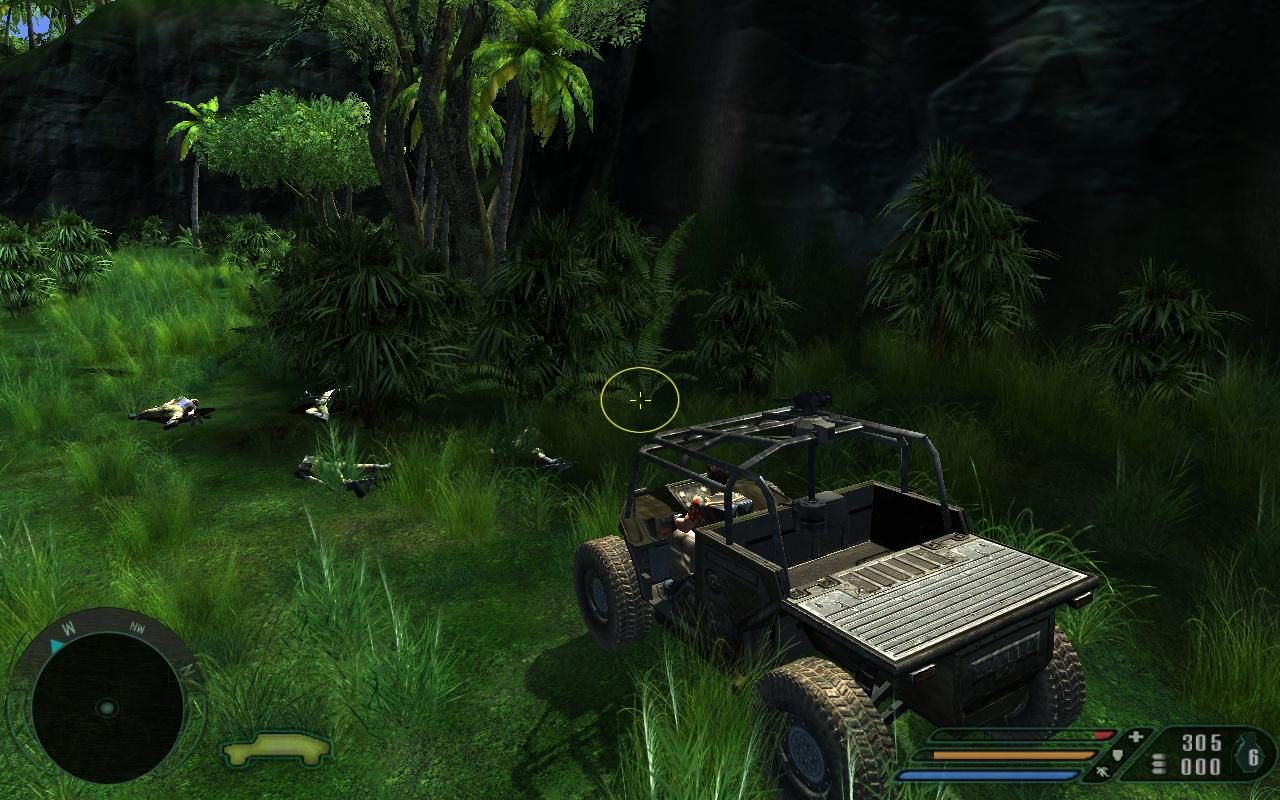Click the shield armor icon
The width and height of the screenshot is (1280, 800).
click(1118, 756)
